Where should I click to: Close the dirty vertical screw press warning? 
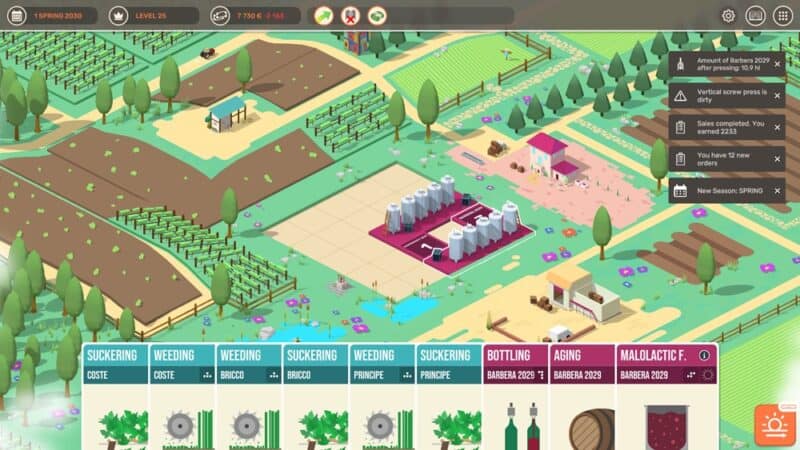[x=777, y=96]
